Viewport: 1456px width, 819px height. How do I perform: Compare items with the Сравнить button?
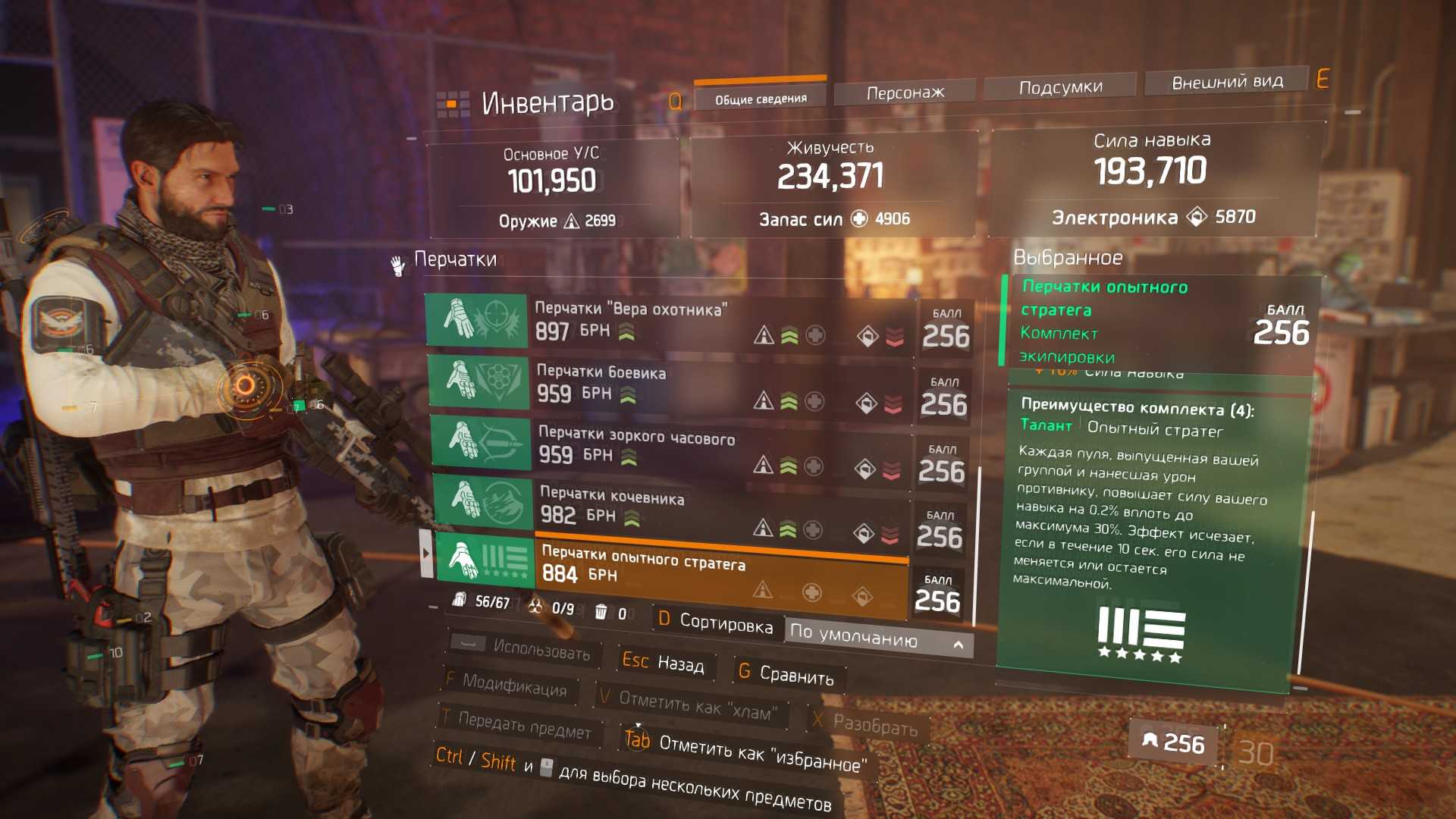(786, 673)
